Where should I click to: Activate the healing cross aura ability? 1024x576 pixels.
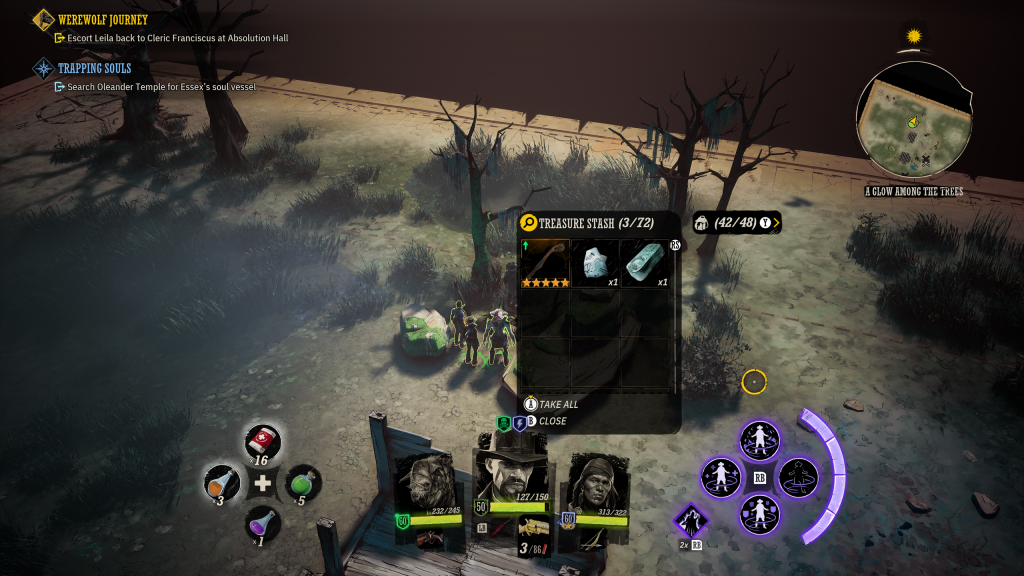click(x=721, y=477)
